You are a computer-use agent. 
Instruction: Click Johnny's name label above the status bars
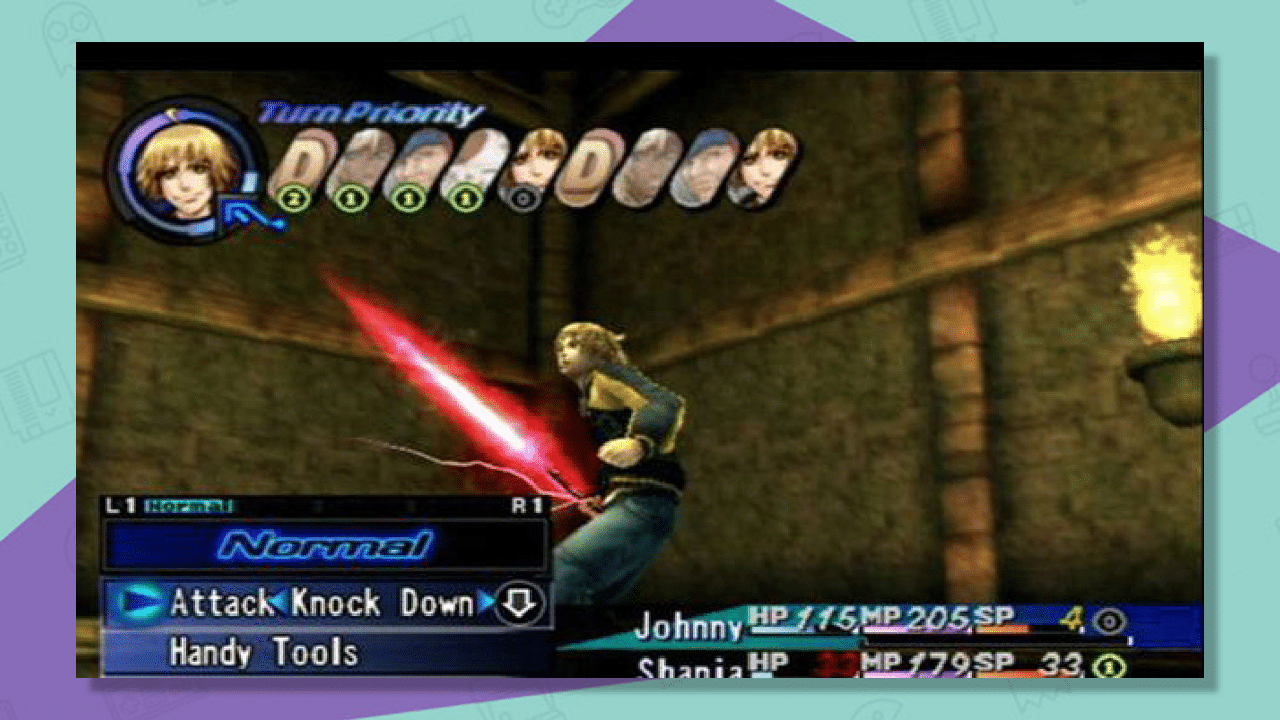pyautogui.click(x=689, y=626)
